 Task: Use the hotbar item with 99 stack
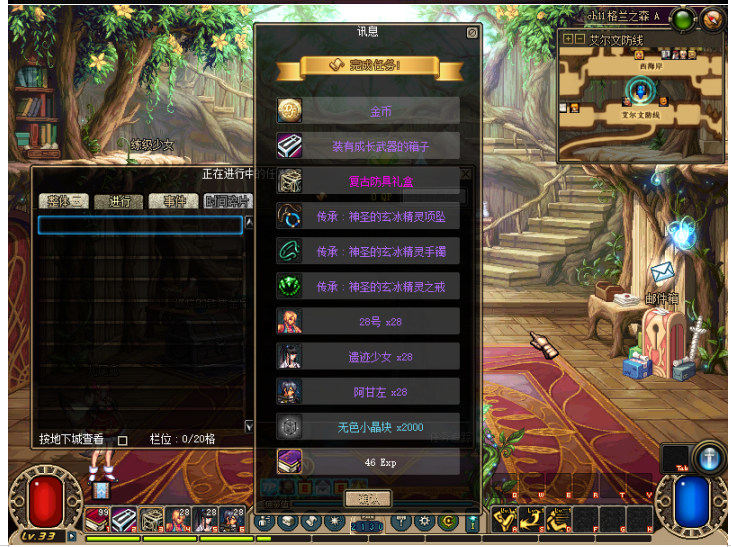click(96, 519)
